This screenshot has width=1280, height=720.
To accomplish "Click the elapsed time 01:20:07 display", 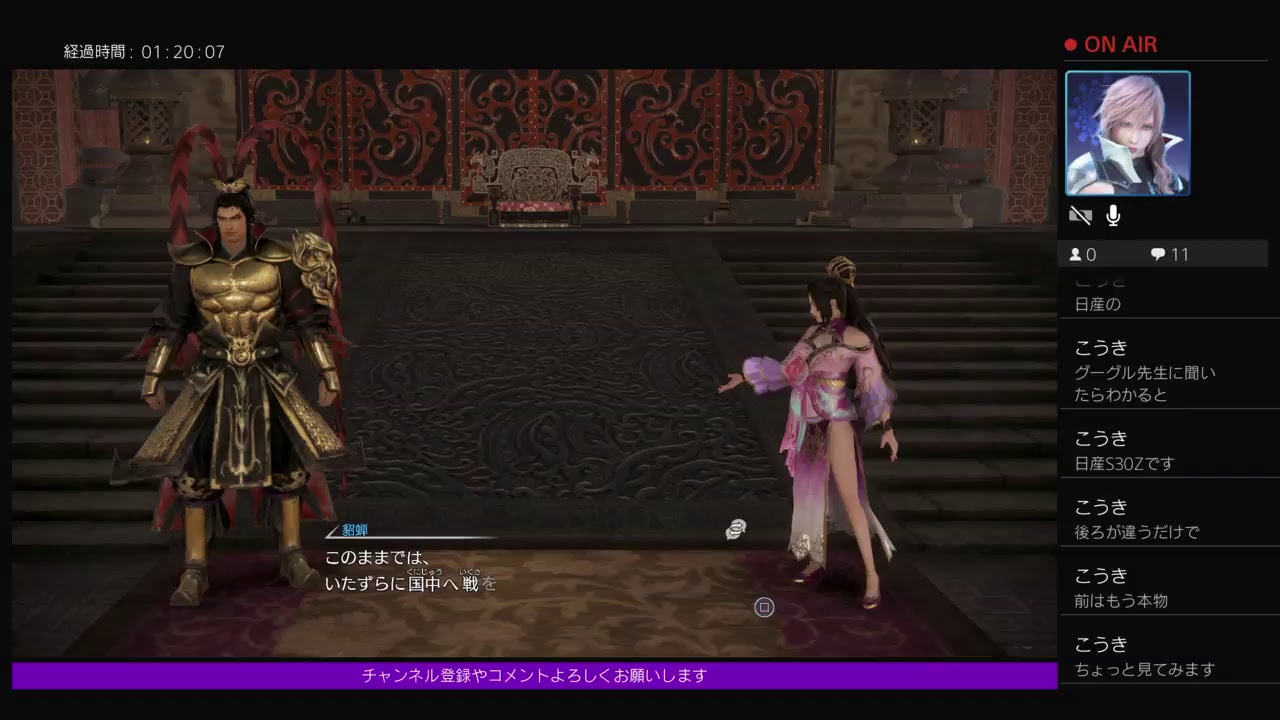I will [145, 50].
